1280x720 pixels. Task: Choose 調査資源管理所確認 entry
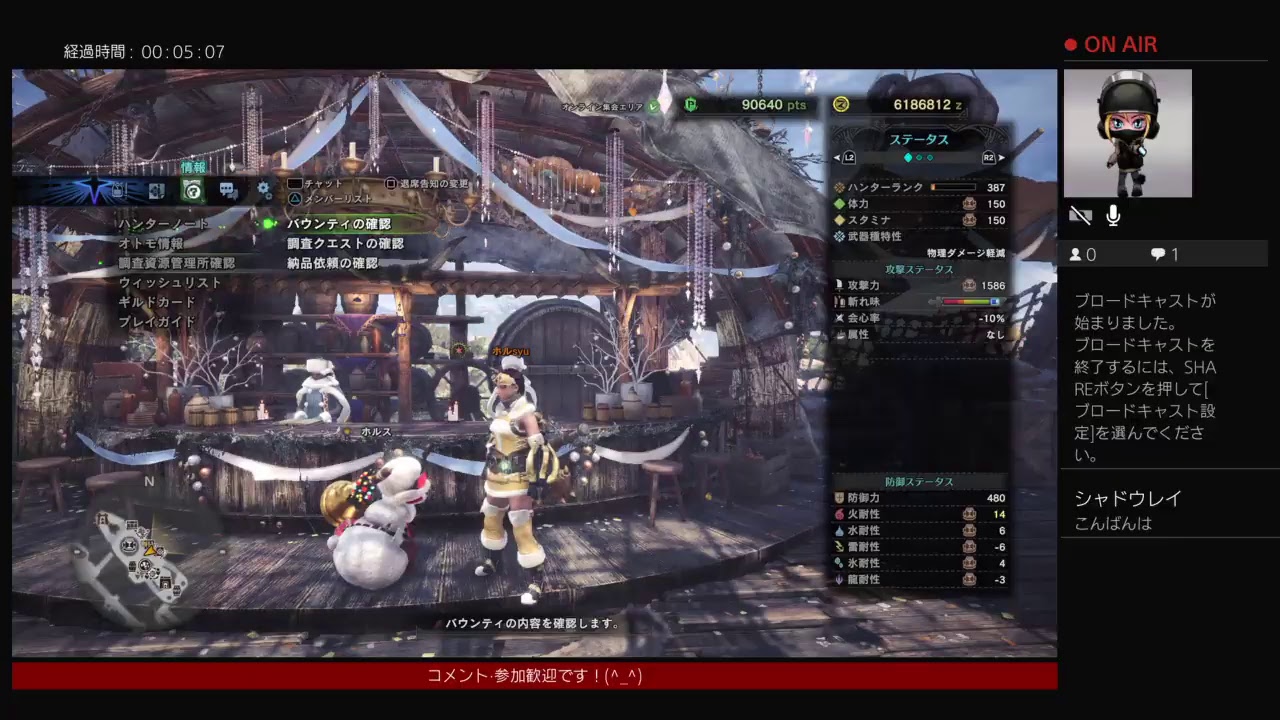coord(176,263)
